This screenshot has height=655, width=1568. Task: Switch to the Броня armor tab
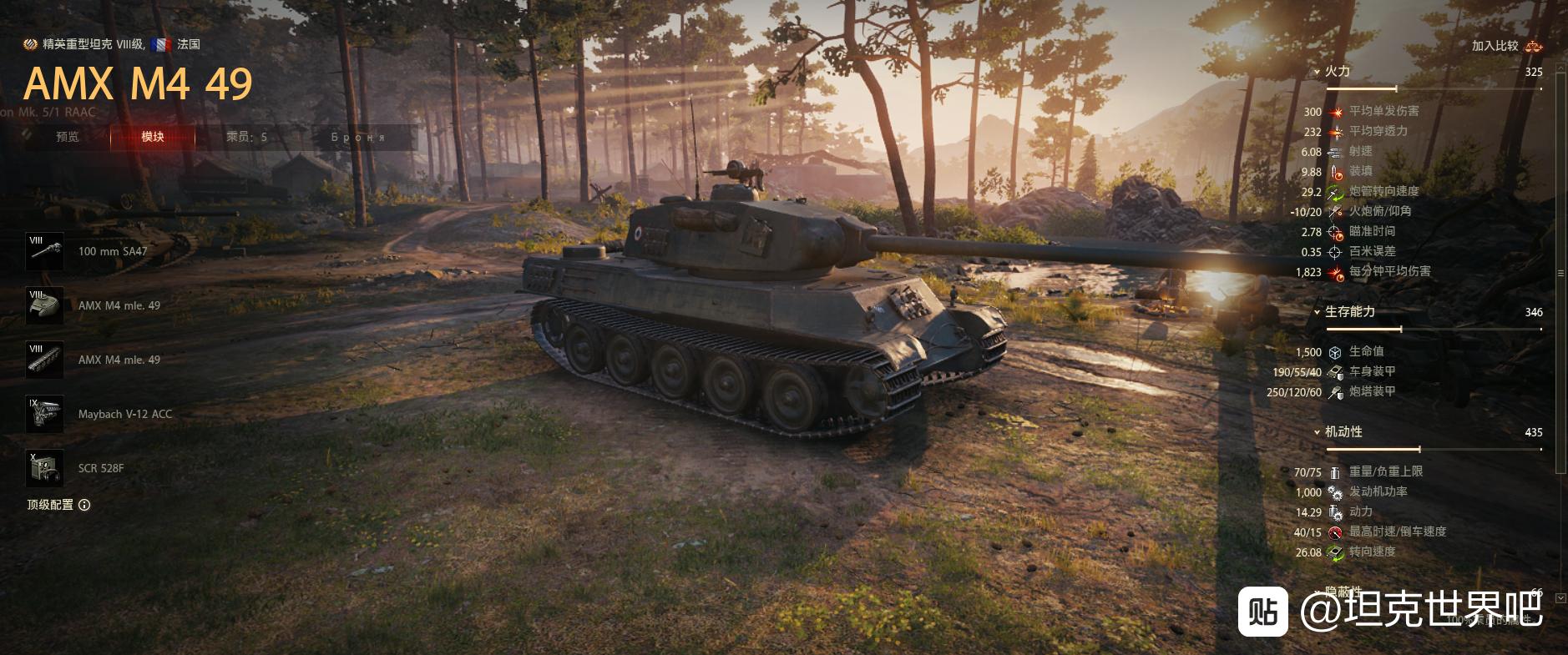(358, 137)
